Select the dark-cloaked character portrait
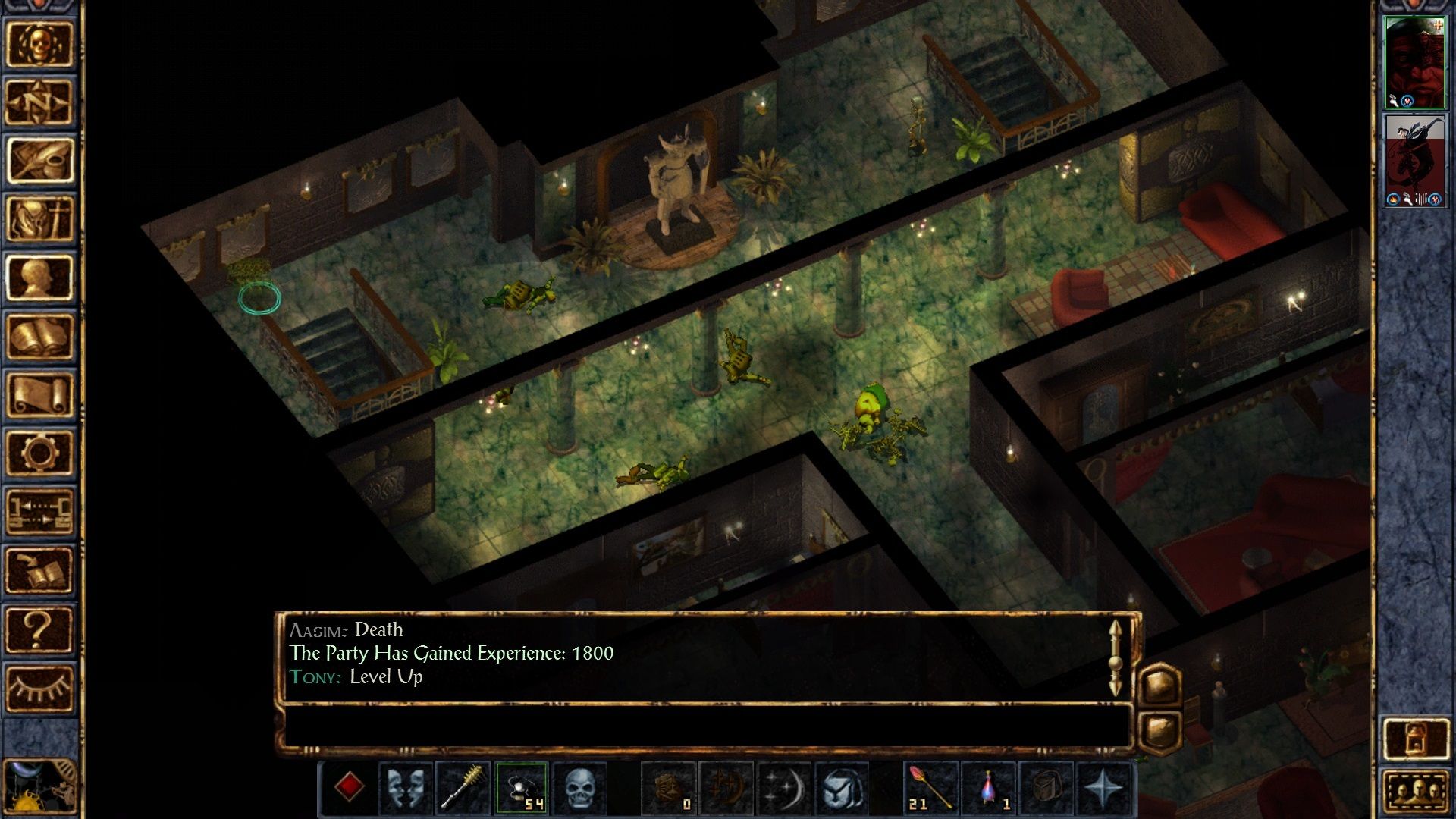Image resolution: width=1456 pixels, height=819 pixels. pyautogui.click(x=1414, y=160)
